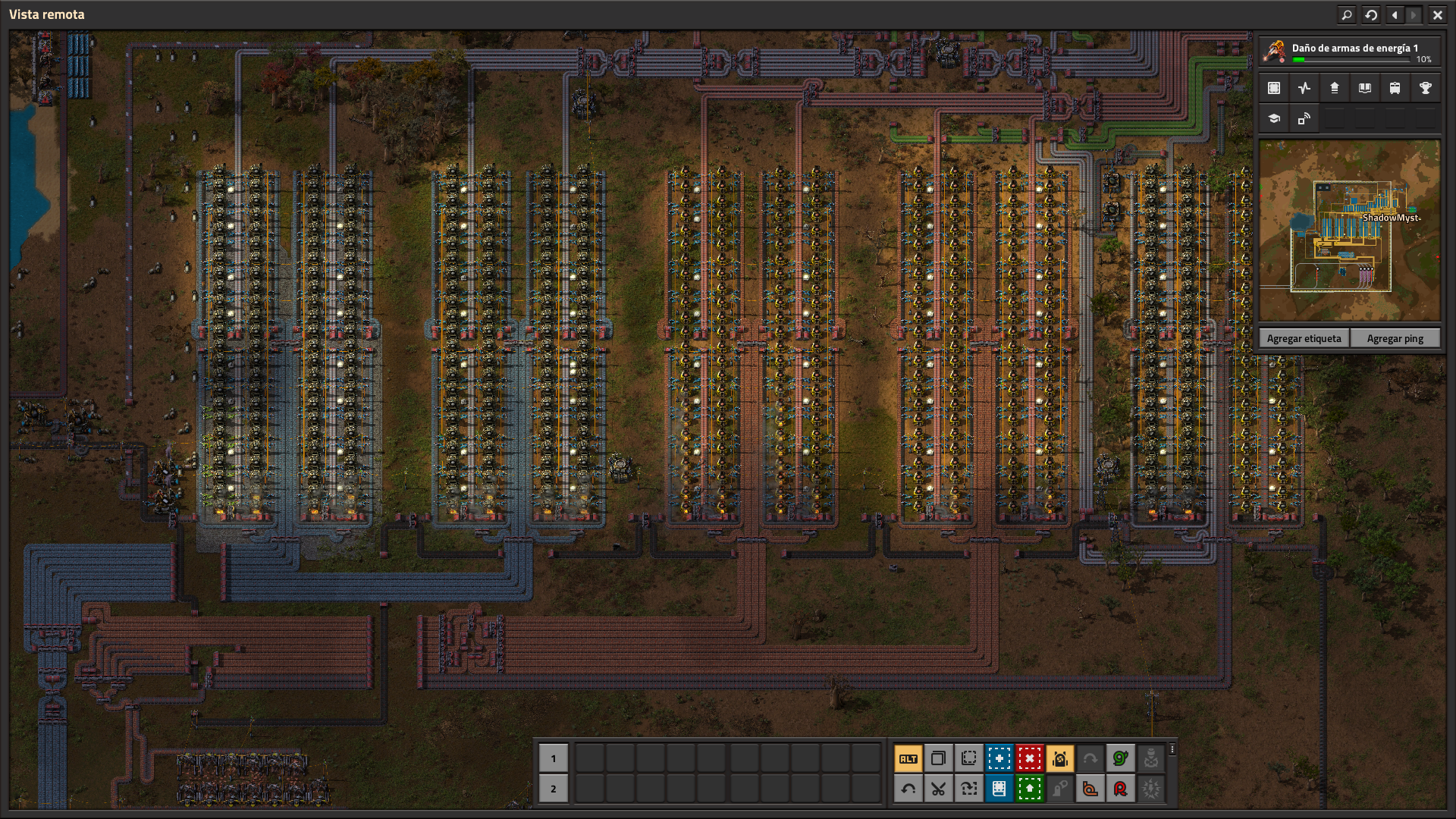Select the upgrade planner tool
Image resolution: width=1456 pixels, height=819 pixels.
1029,789
